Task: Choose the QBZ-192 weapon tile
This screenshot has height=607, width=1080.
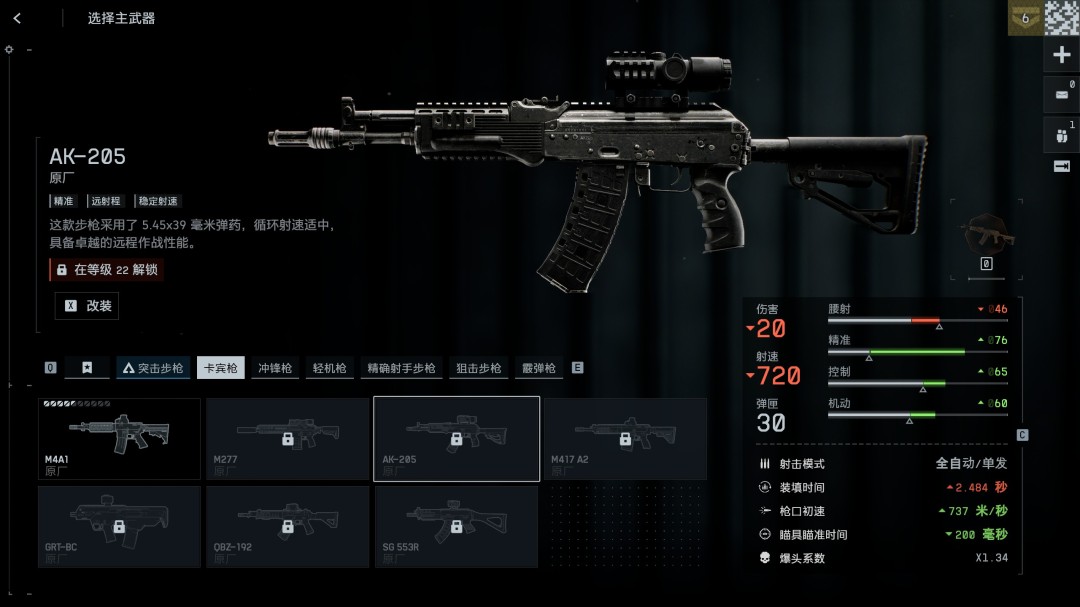Action: (287, 526)
